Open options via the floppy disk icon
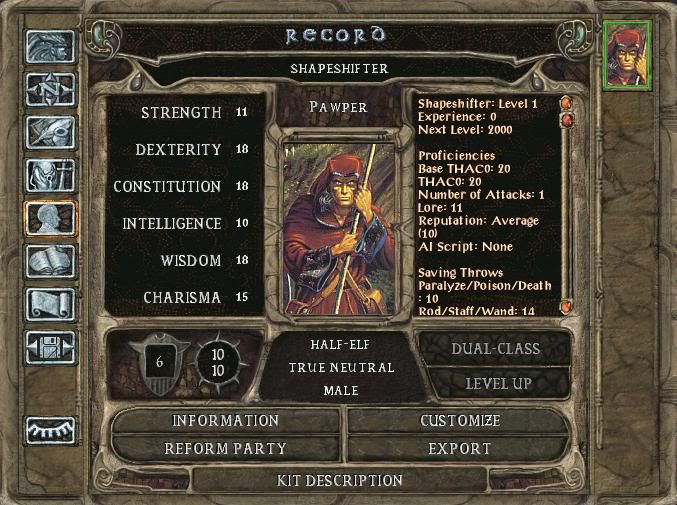 pyautogui.click(x=49, y=347)
